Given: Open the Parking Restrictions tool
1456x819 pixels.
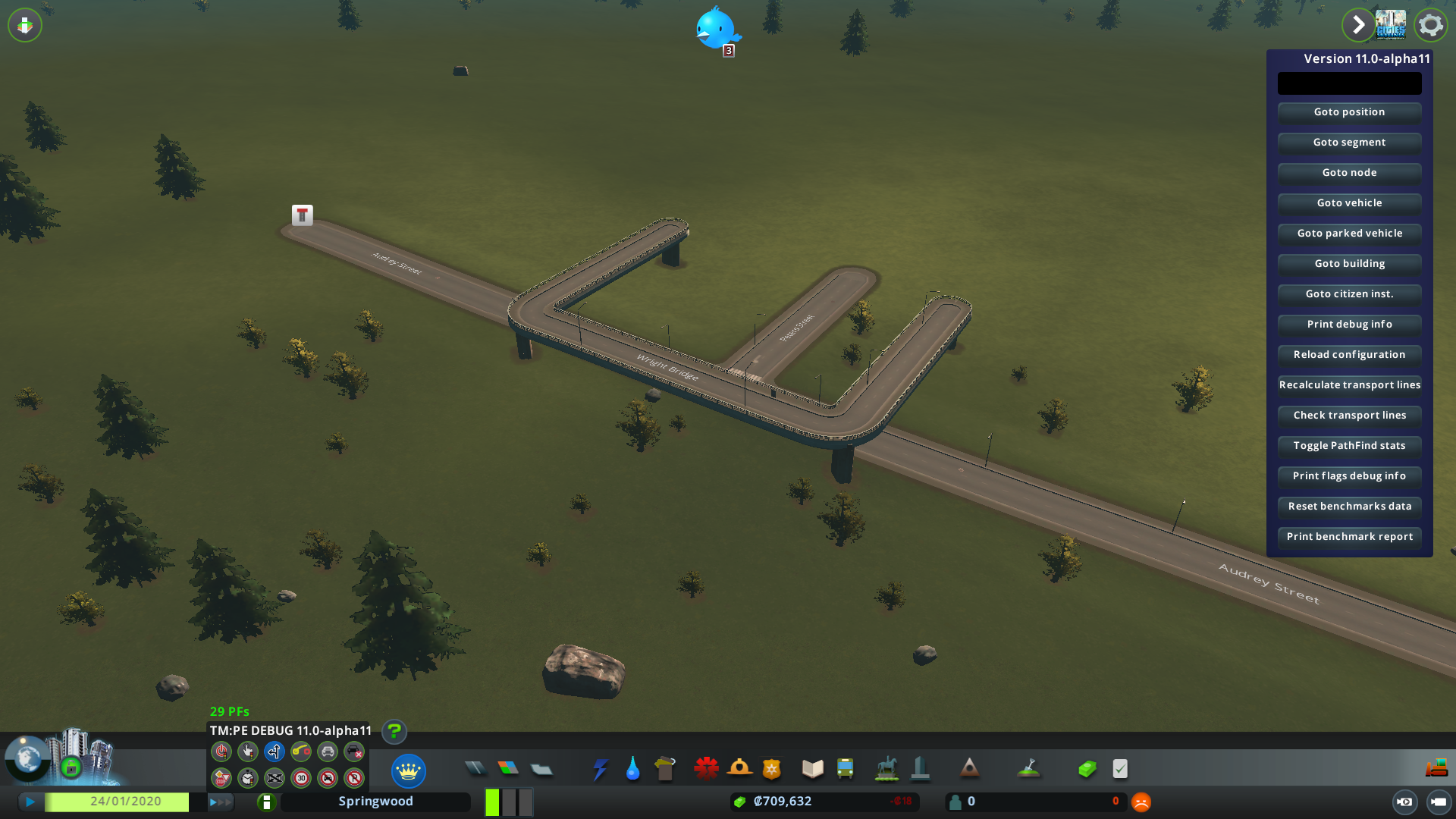Looking at the screenshot, I should [x=353, y=778].
